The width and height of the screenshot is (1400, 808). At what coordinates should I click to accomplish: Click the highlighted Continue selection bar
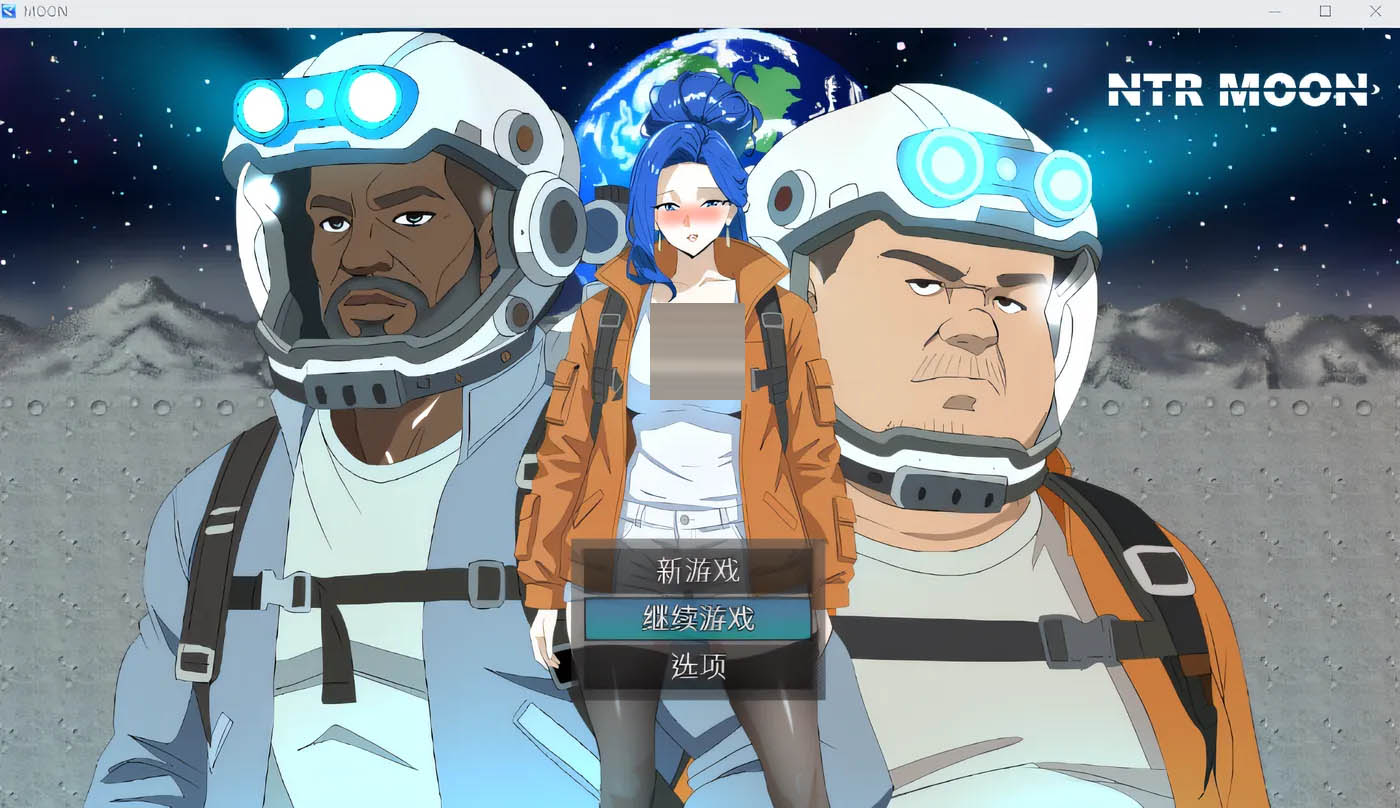click(x=700, y=618)
